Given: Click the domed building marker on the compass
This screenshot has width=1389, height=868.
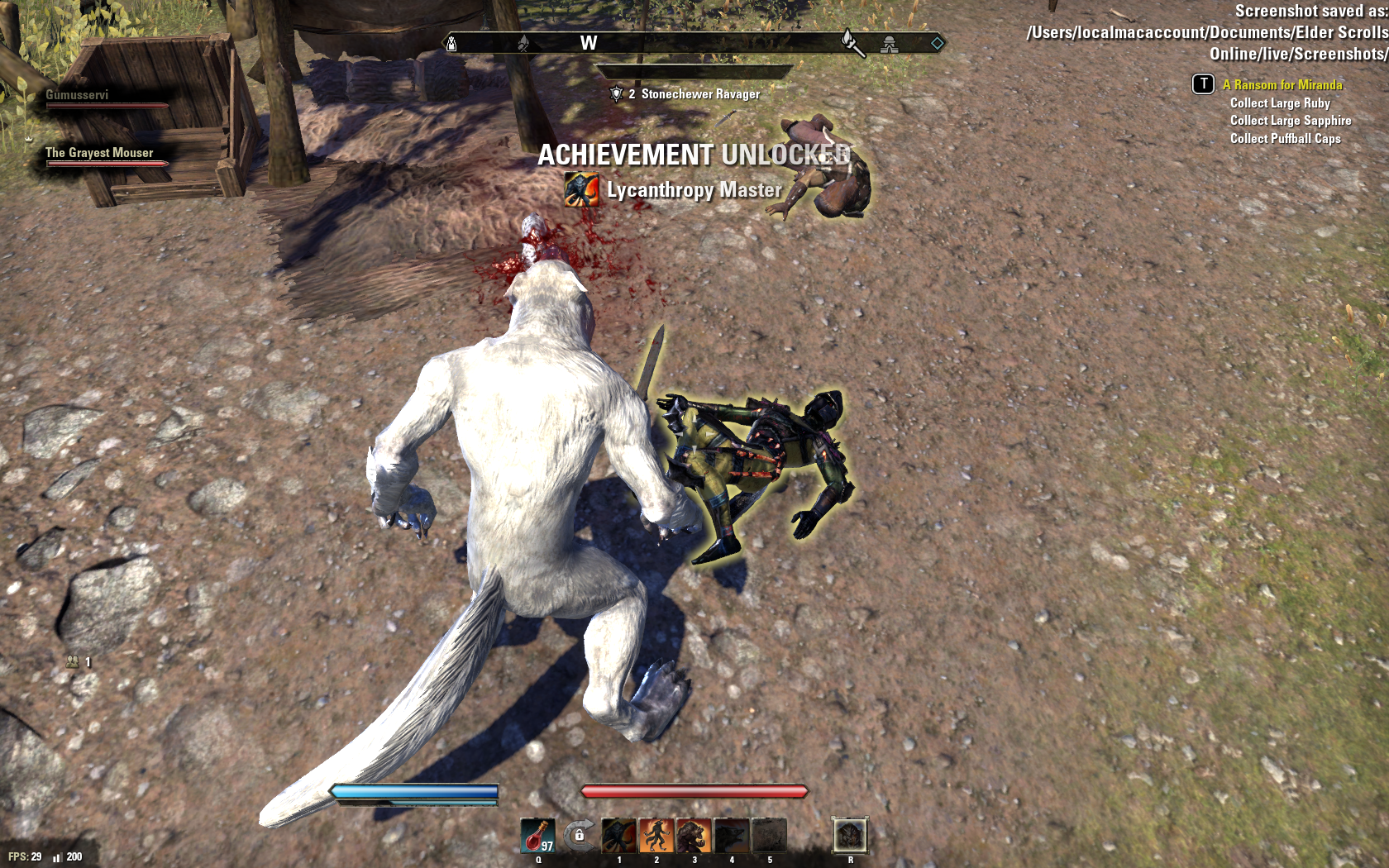Looking at the screenshot, I should (x=889, y=44).
